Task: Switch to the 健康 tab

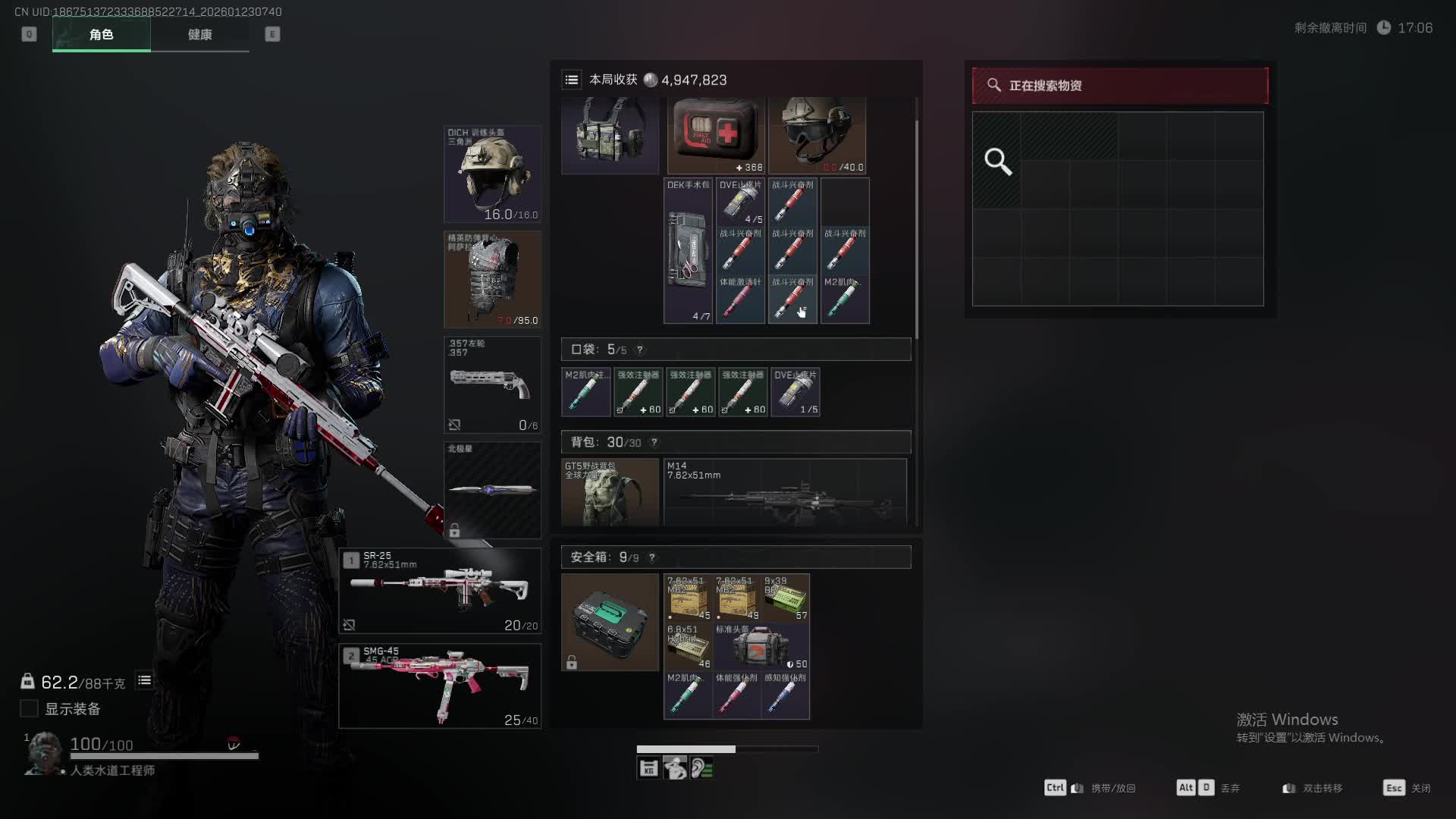Action: coord(199,34)
